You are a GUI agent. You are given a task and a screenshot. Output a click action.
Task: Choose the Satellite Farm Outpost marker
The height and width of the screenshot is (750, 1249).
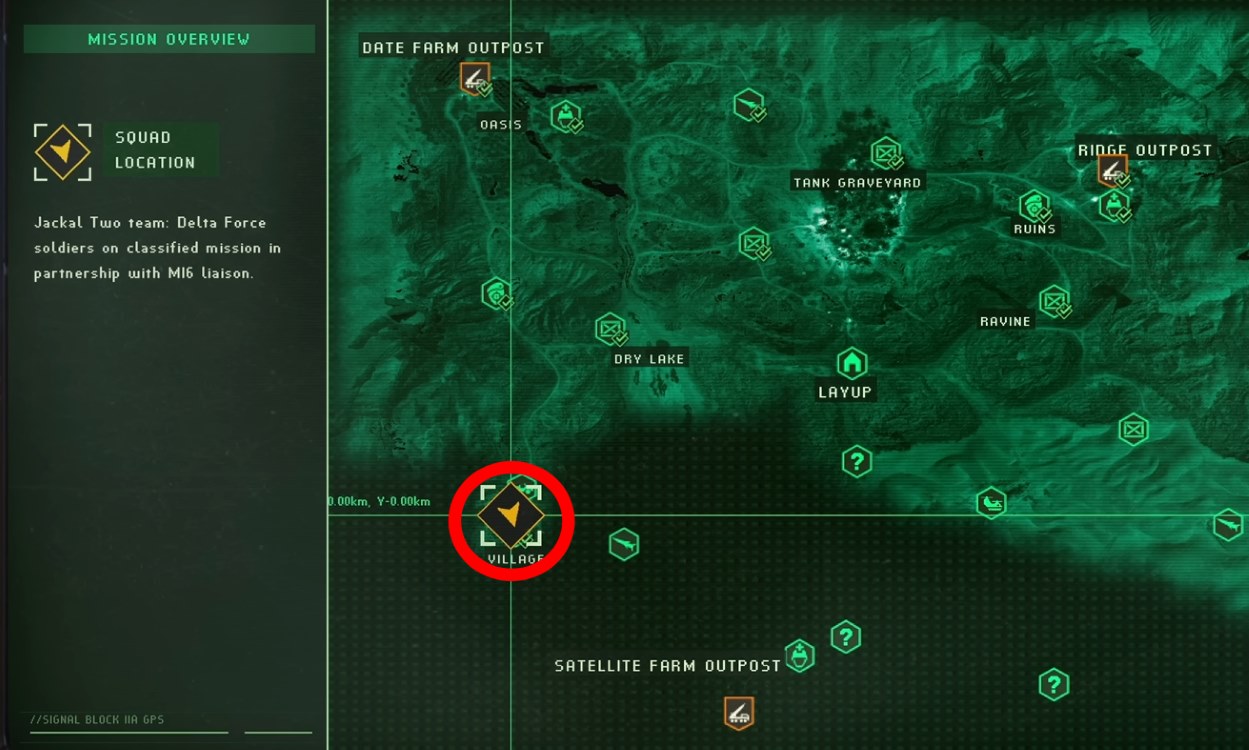pos(738,712)
